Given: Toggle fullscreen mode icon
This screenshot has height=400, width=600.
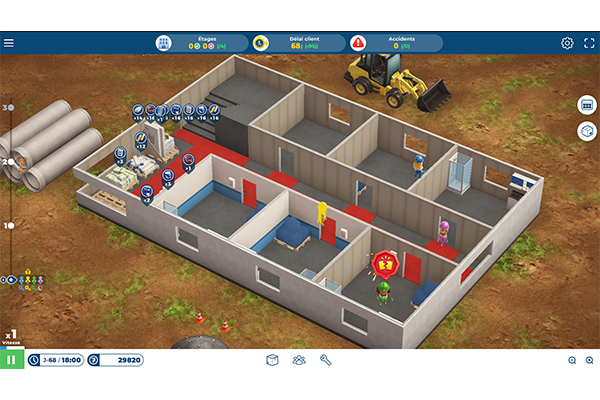Looking at the screenshot, I should pos(587,43).
